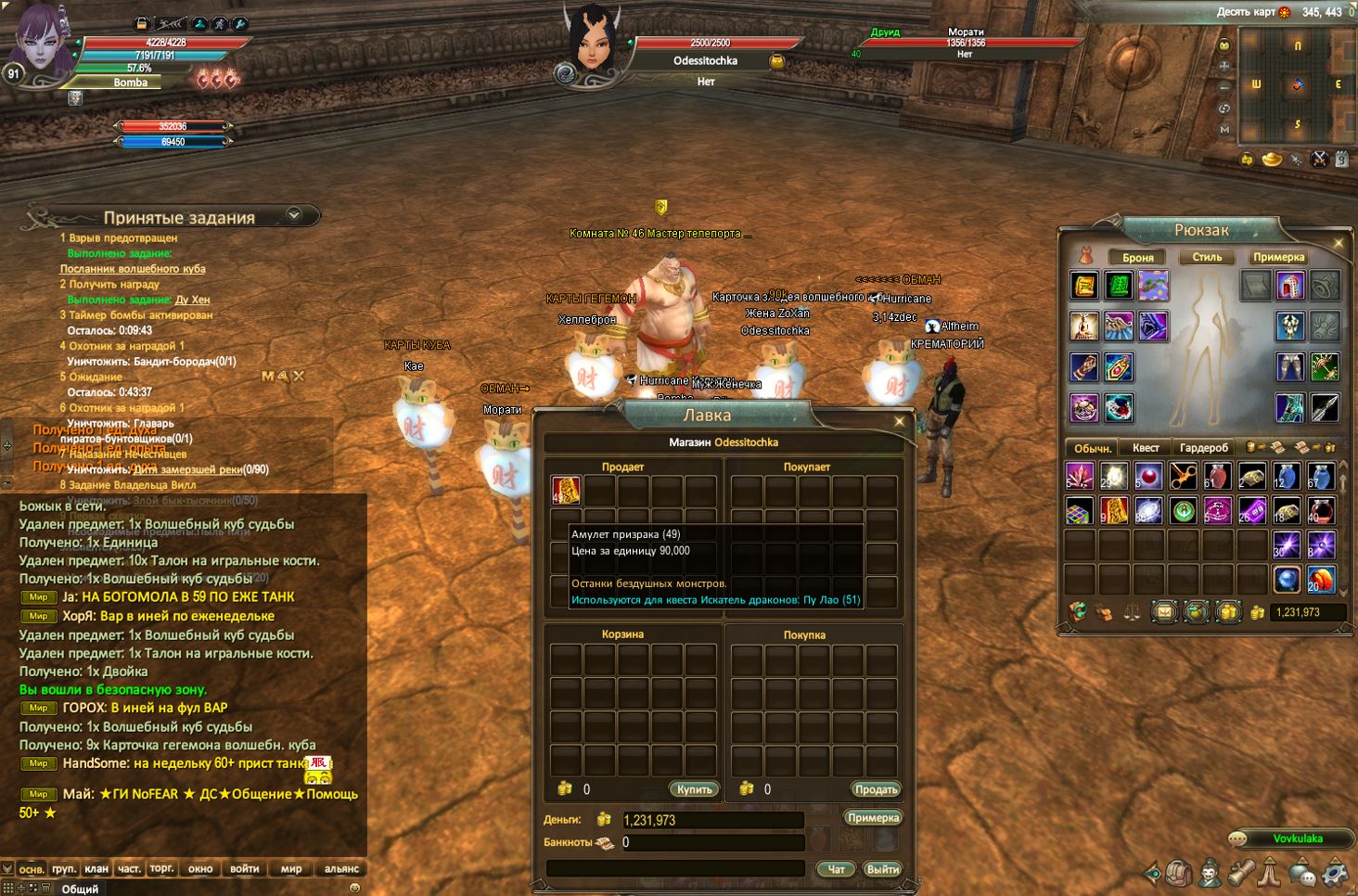Image resolution: width=1358 pixels, height=896 pixels.
Task: Open the Примерка tab in the Рюкзак window
Action: 1278,257
